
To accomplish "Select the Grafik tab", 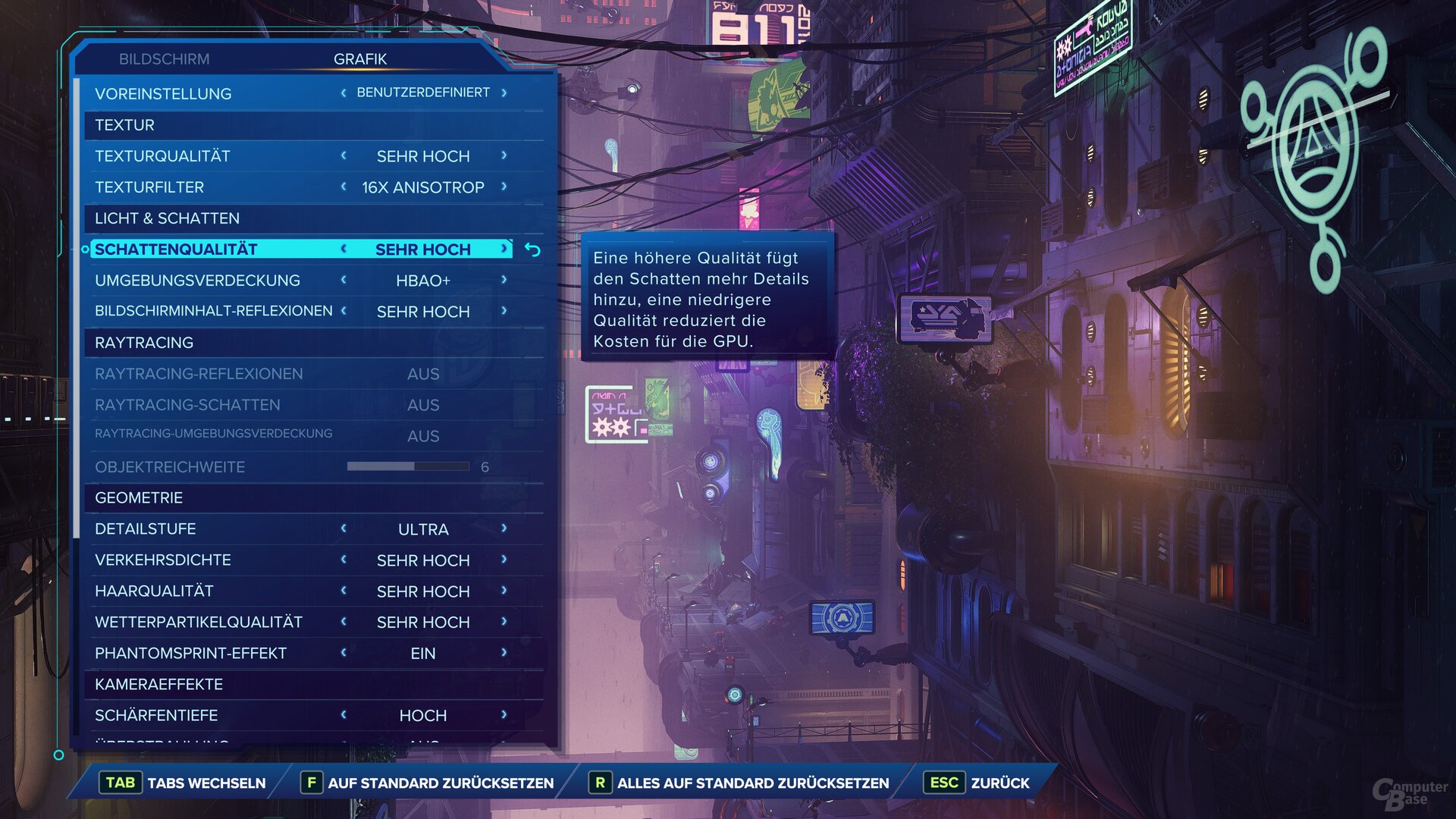I will click(360, 59).
